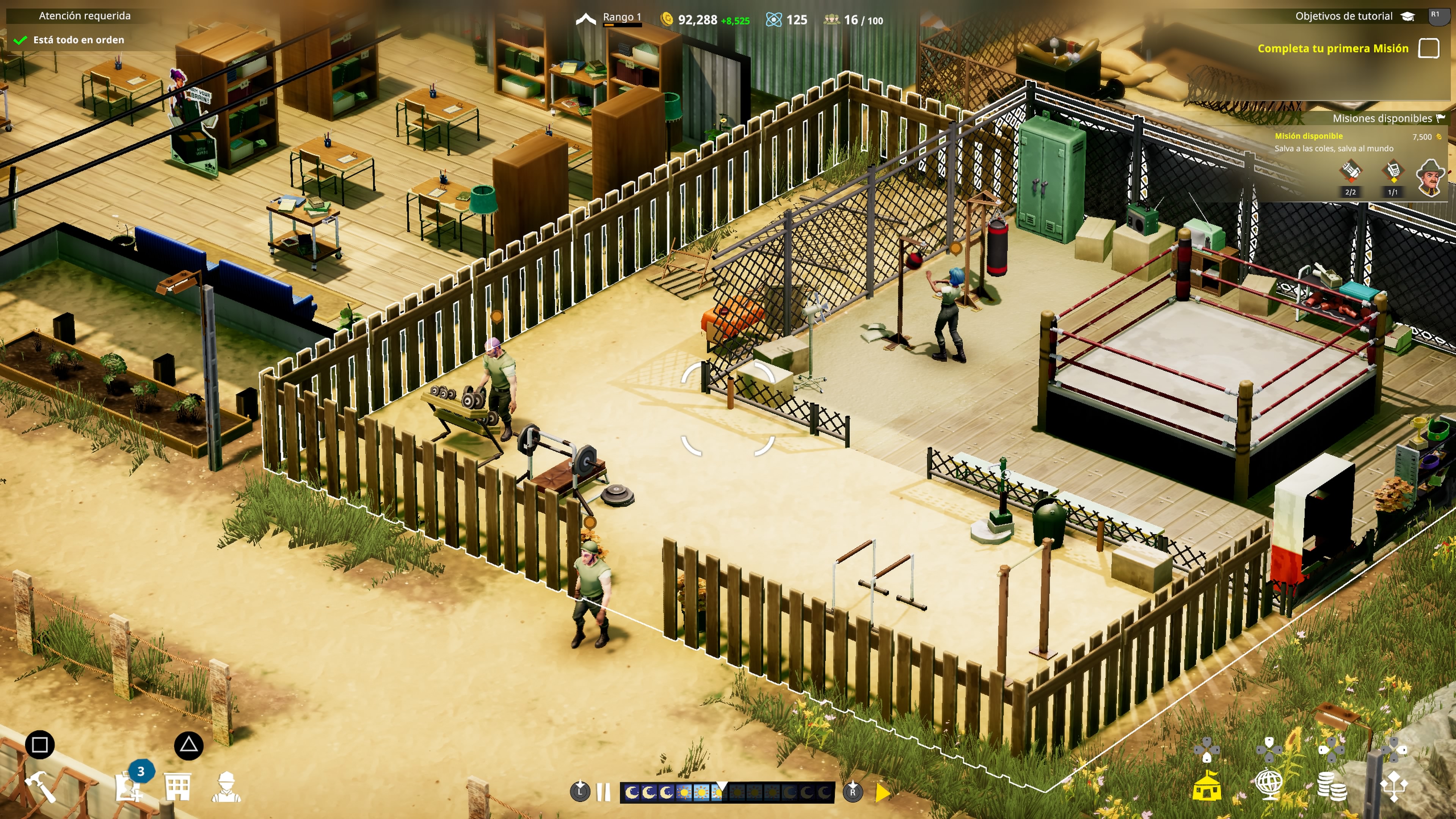
Task: Click the yellow play speed arrow
Action: point(882,792)
